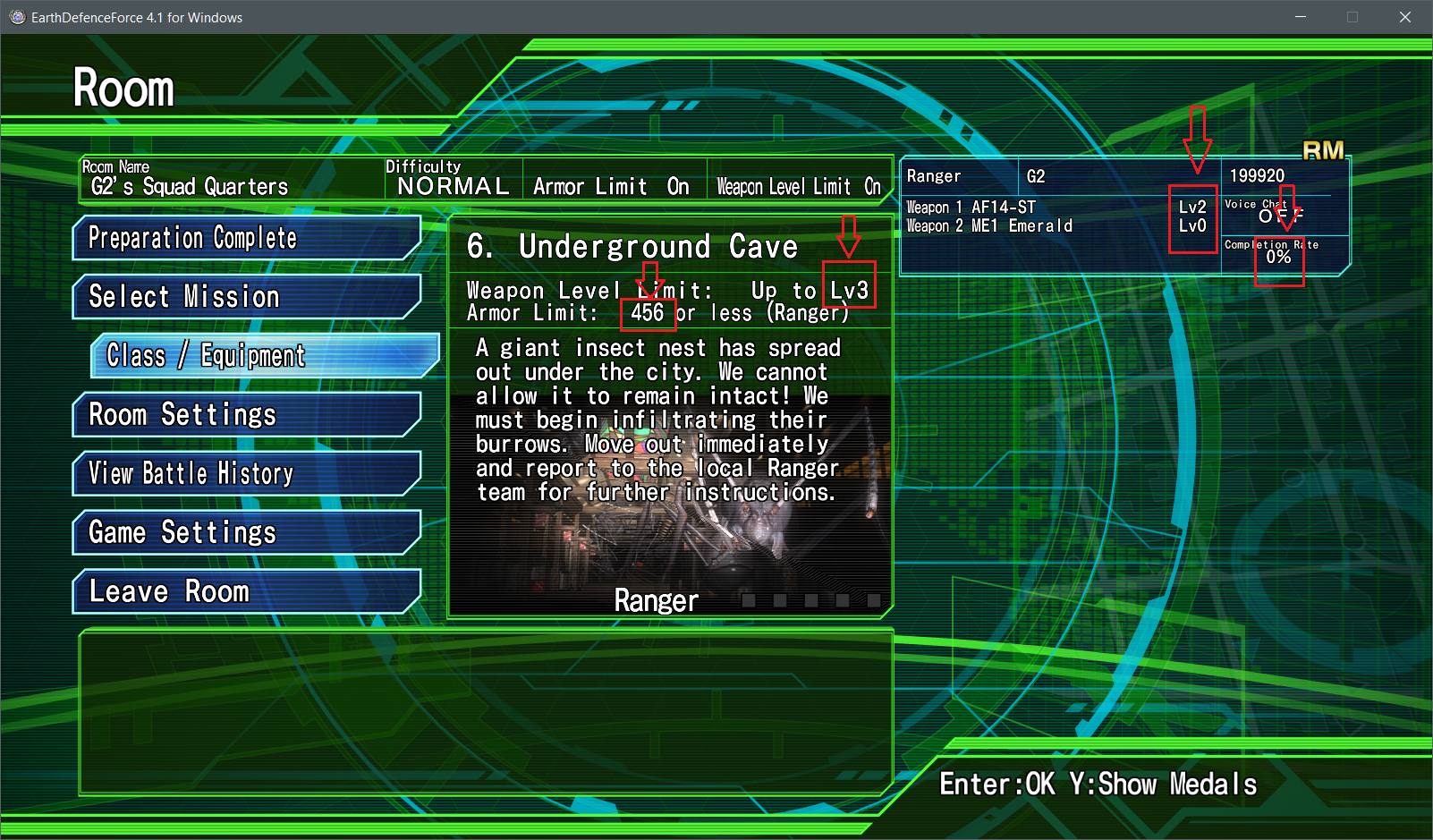Open the Difficulty NORMAL selector
This screenshot has height=840, width=1433.
click(x=452, y=185)
